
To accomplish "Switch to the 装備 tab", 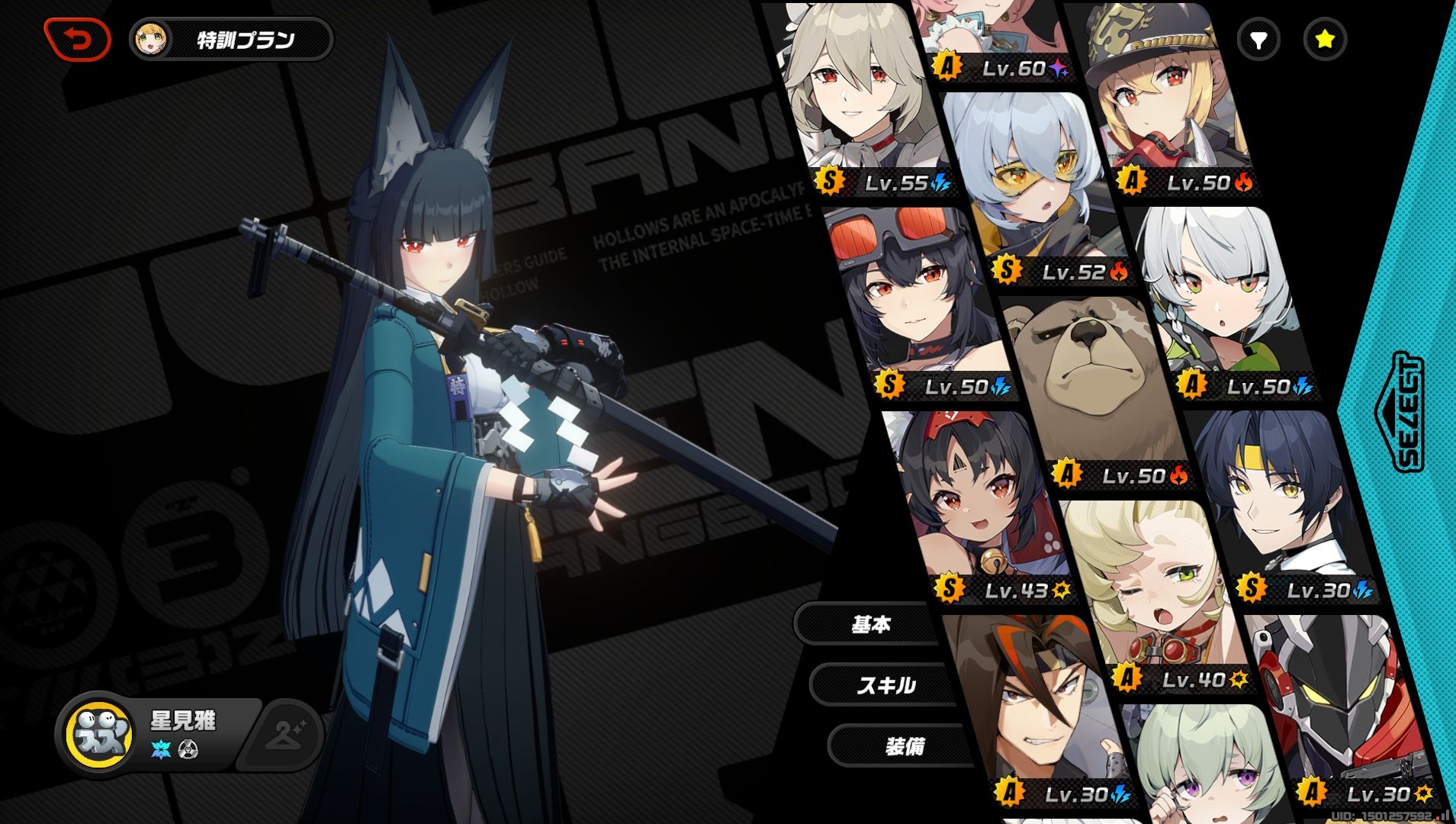I will (x=905, y=745).
